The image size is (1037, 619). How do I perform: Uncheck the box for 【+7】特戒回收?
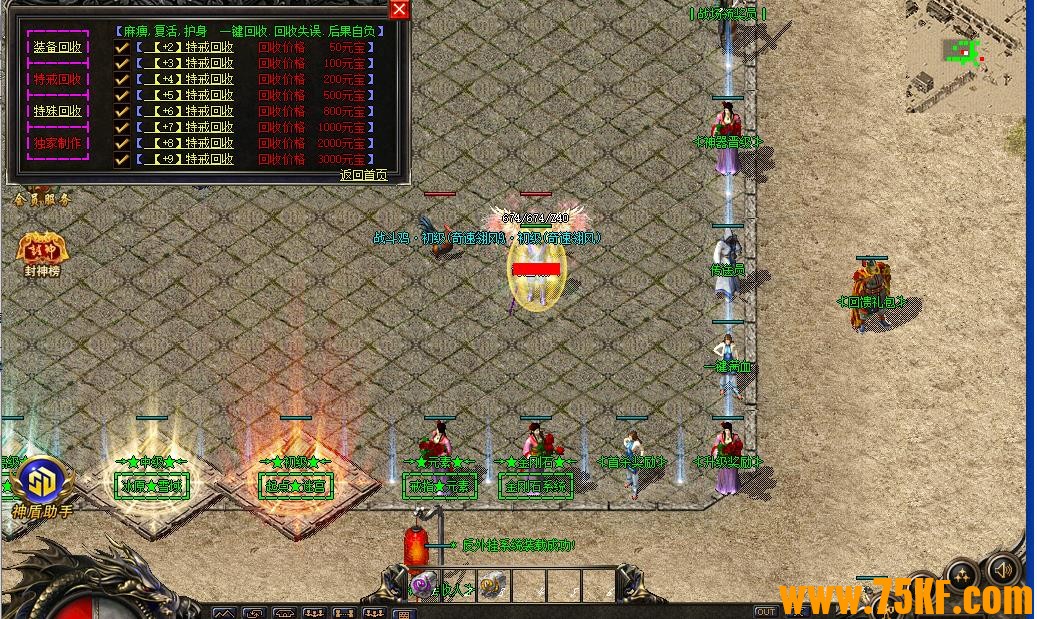[122, 127]
